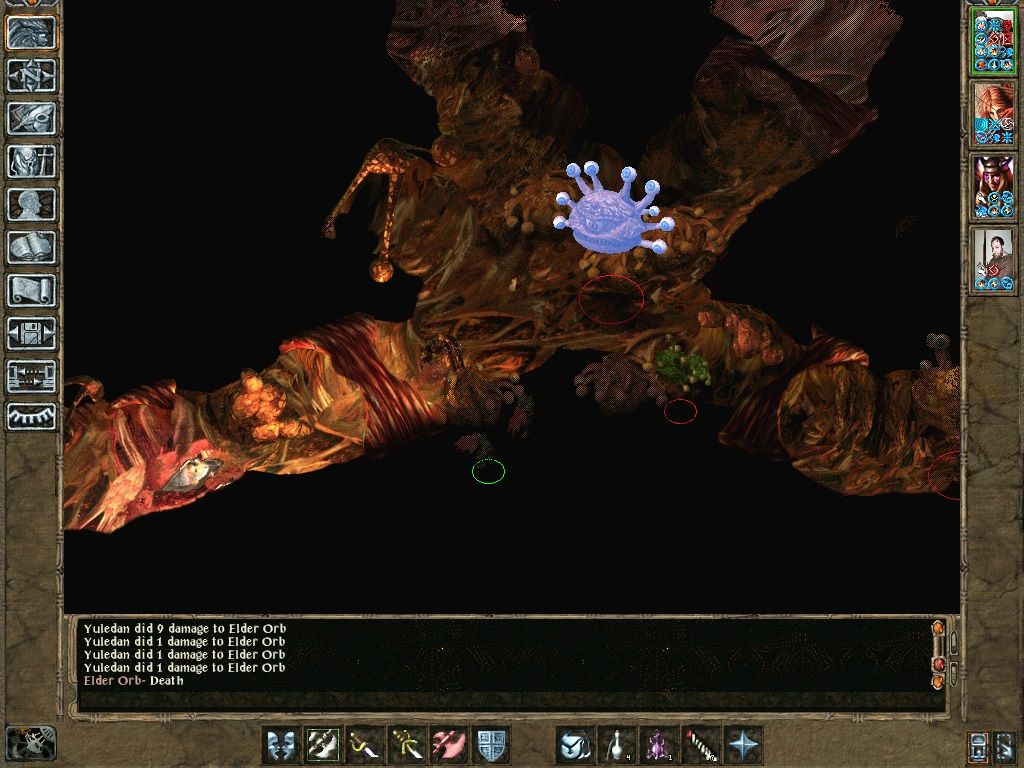Show the character record head-silhouette button

point(31,204)
